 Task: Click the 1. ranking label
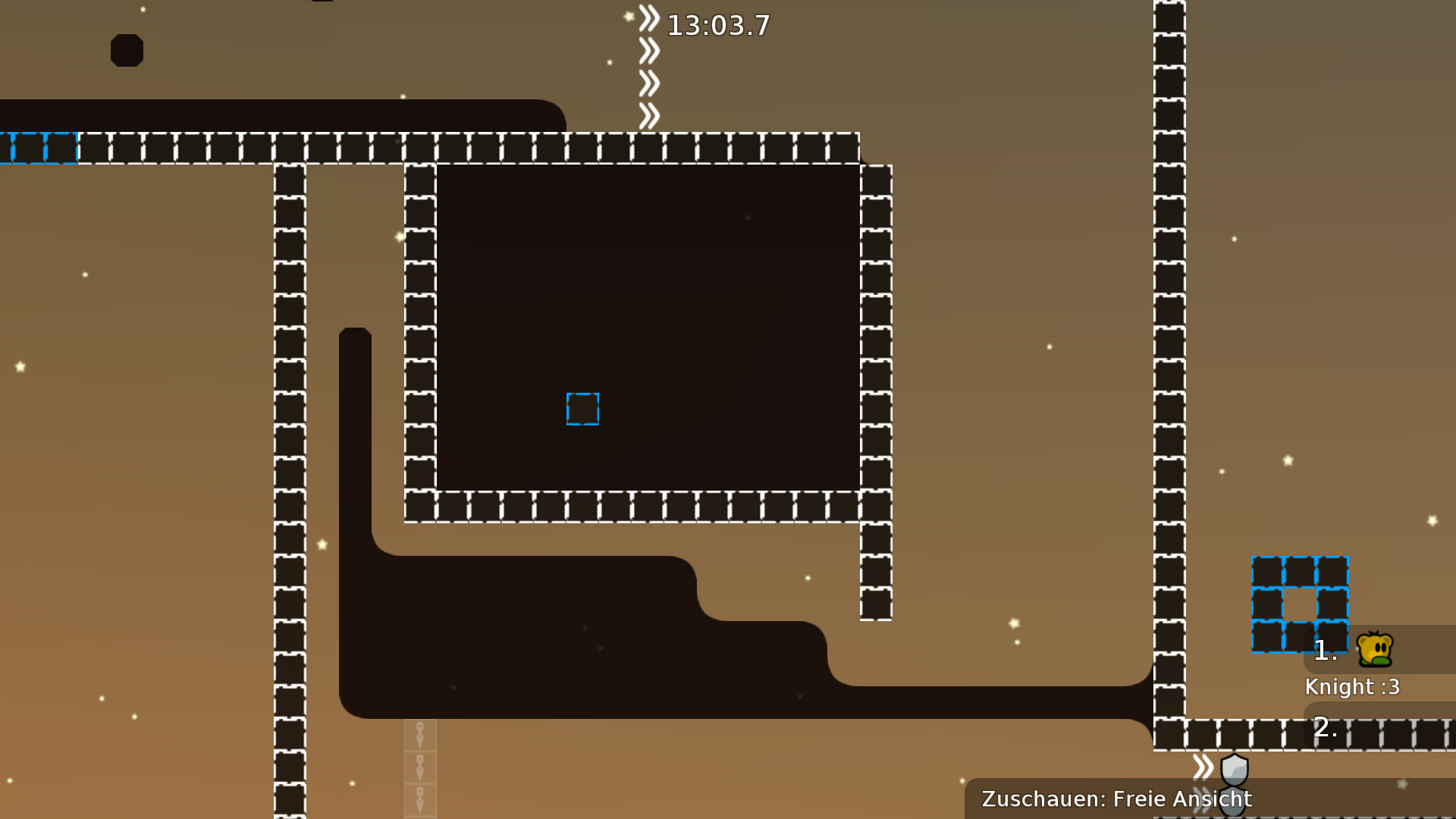(1326, 650)
